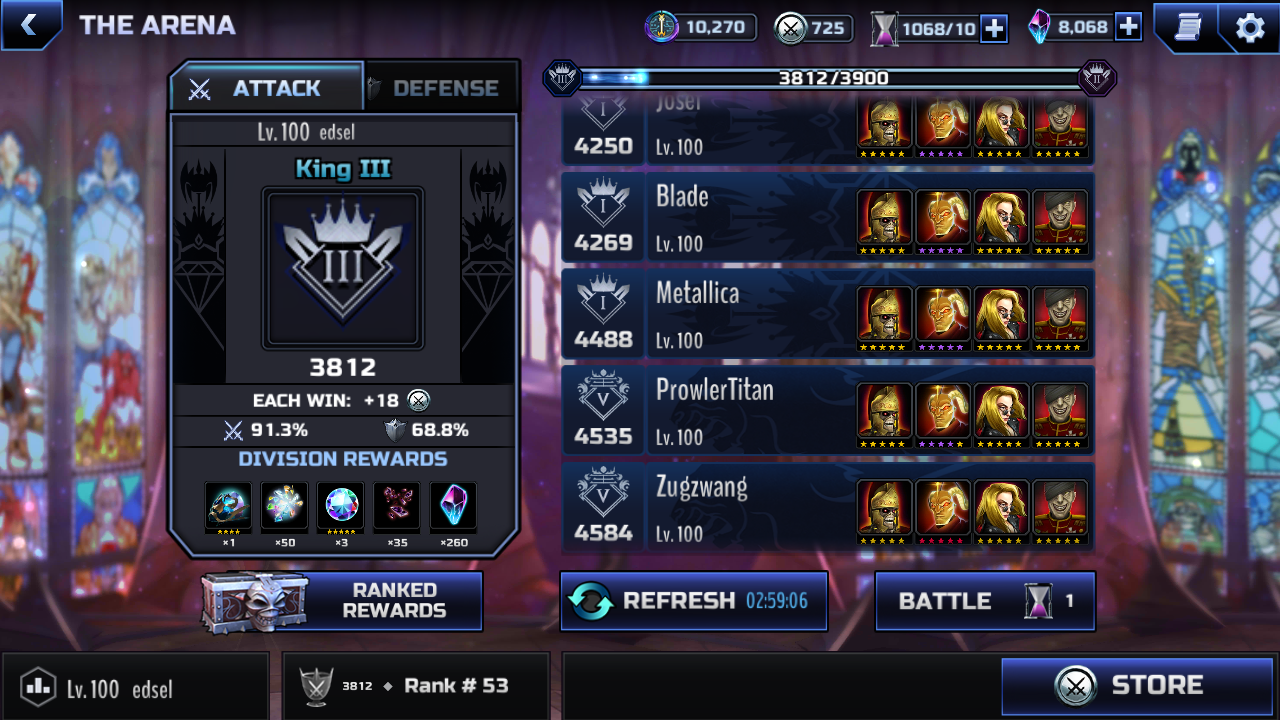Go back using the top-left arrow
The width and height of the screenshot is (1280, 720).
pos(29,25)
